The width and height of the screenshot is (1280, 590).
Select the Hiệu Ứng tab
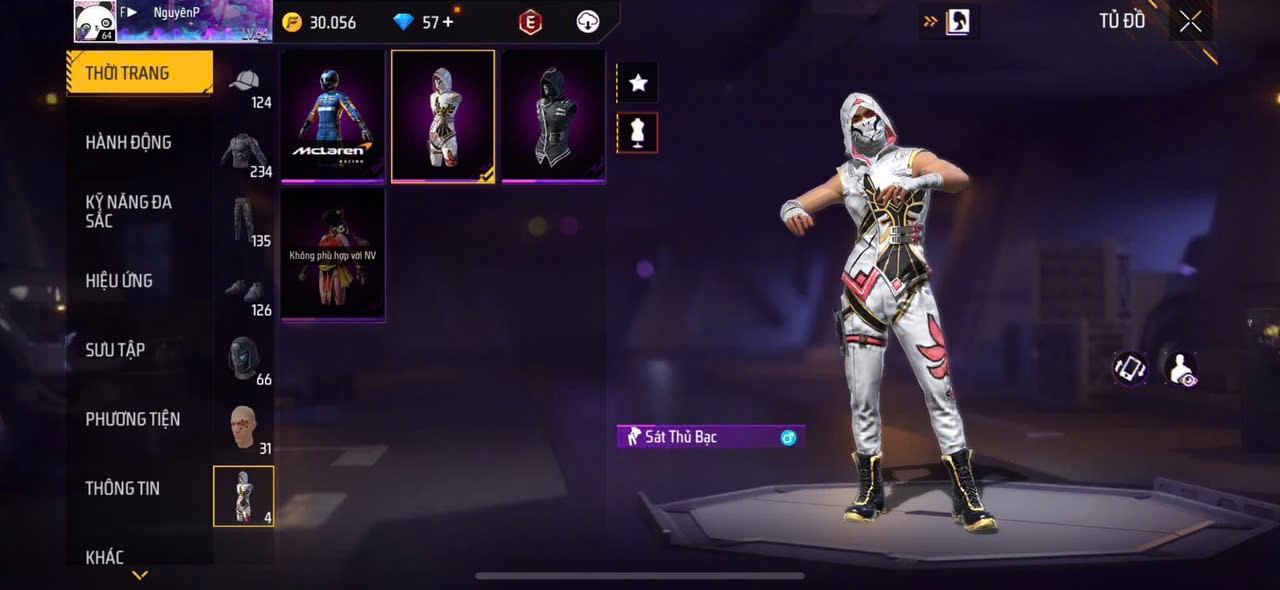[x=119, y=281]
